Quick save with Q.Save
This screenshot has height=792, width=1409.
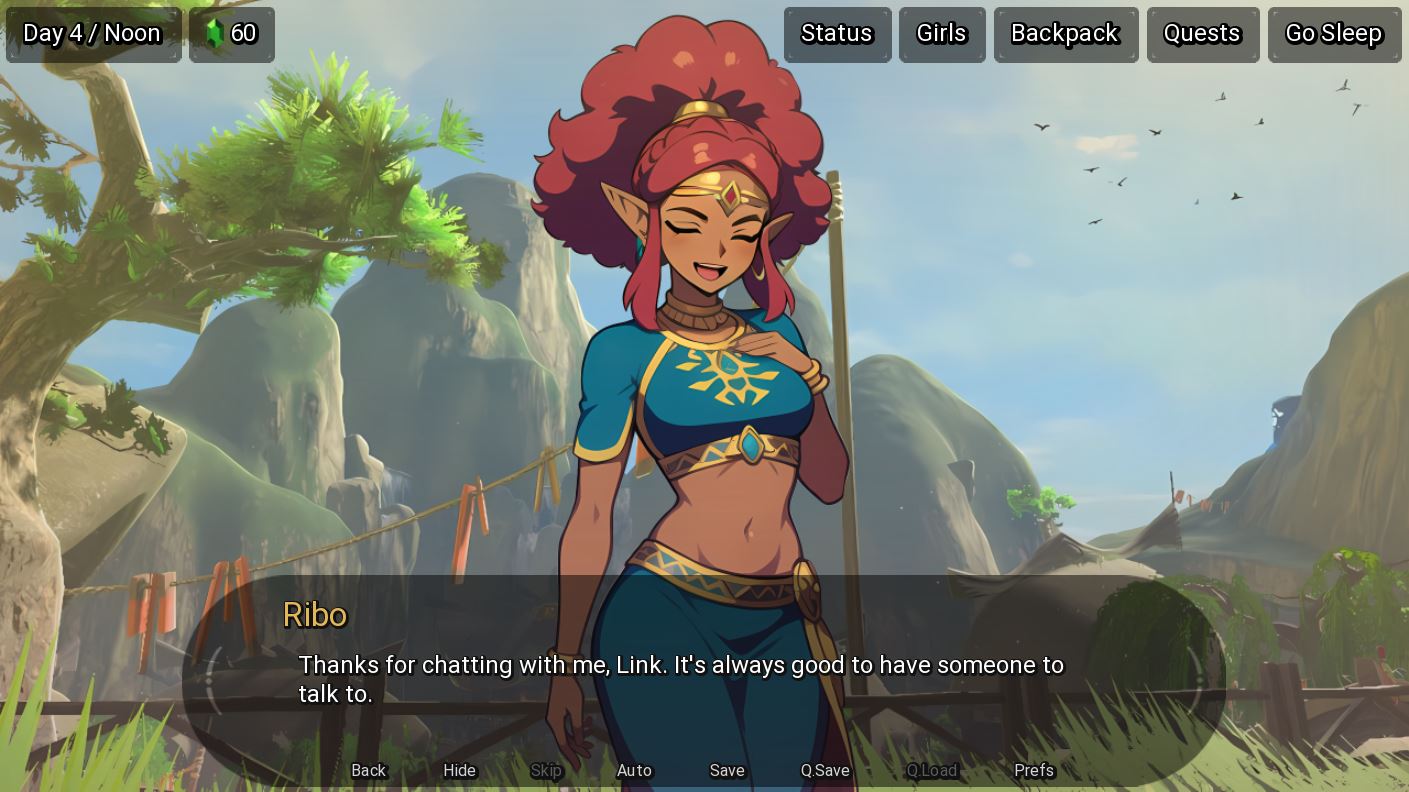[x=825, y=770]
